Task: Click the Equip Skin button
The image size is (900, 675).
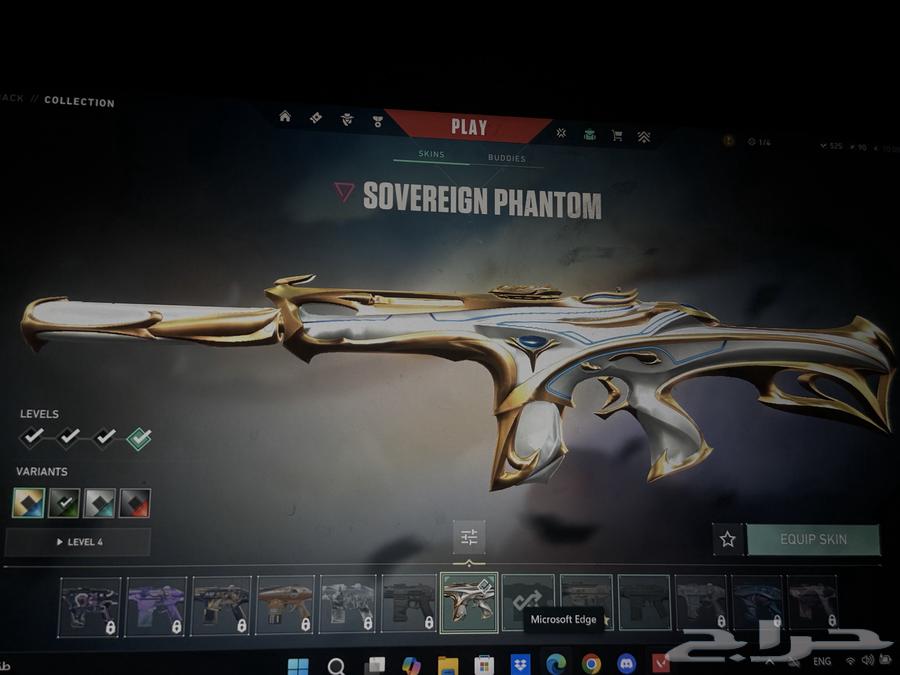Action: (813, 539)
